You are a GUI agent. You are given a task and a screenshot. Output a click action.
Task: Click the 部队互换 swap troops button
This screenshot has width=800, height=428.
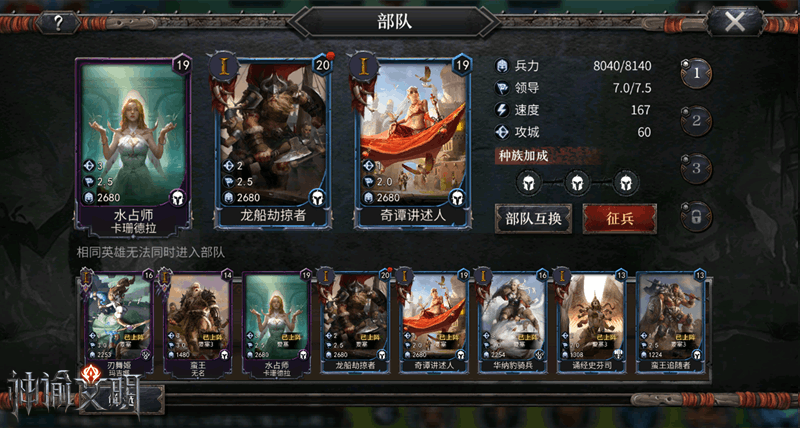[532, 218]
